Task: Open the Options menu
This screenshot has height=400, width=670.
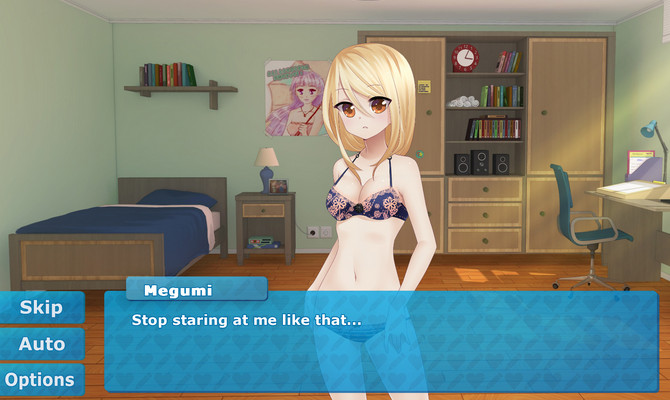Action: pyautogui.click(x=41, y=379)
